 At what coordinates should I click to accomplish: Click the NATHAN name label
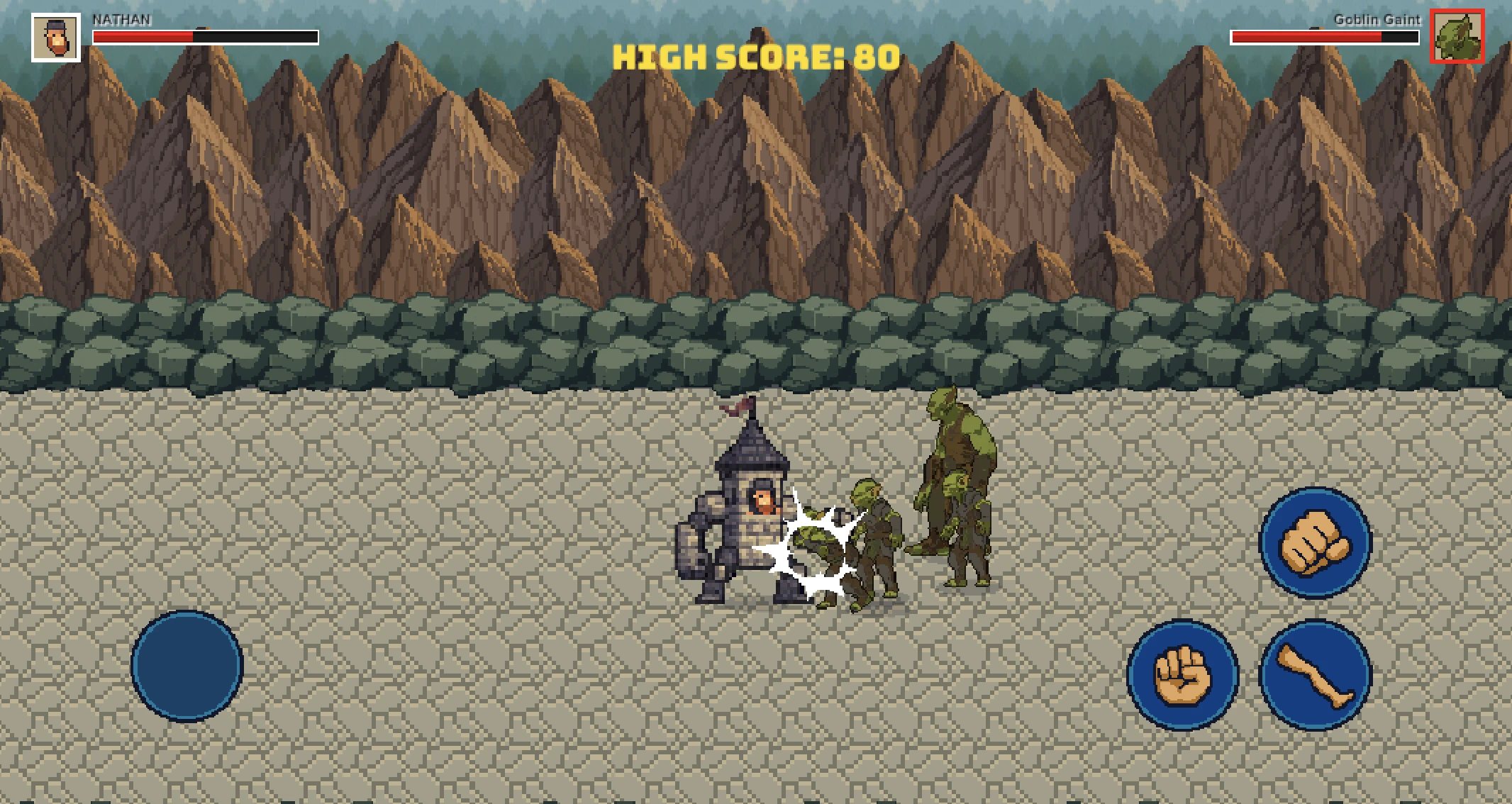click(121, 19)
